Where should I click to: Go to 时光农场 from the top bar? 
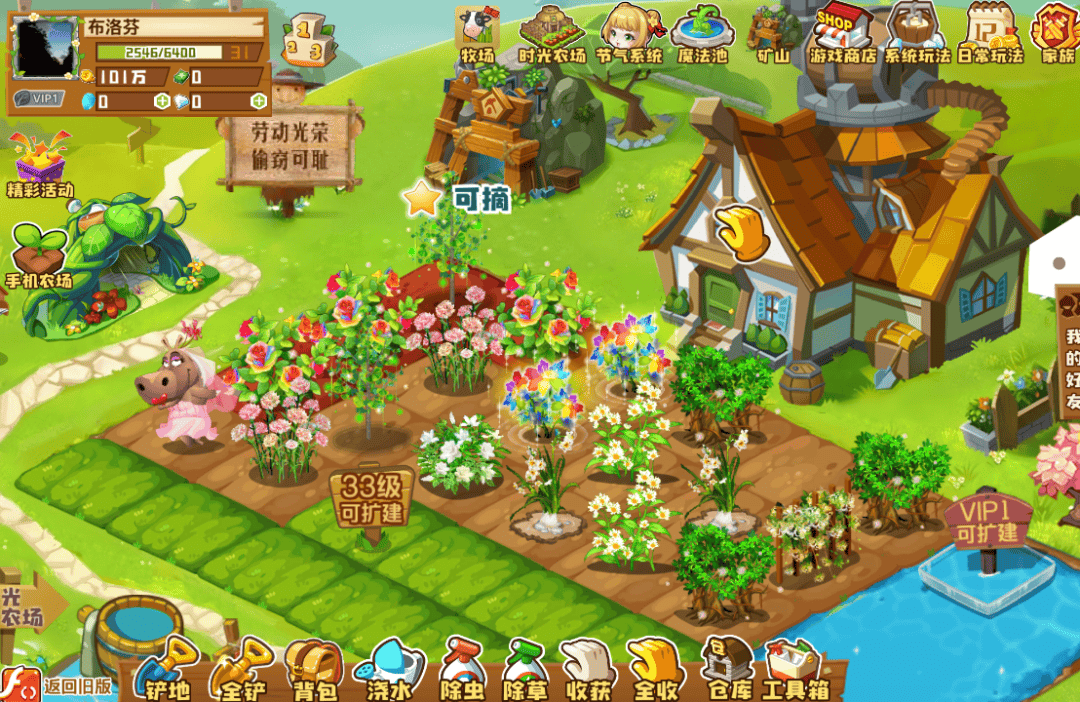click(552, 34)
